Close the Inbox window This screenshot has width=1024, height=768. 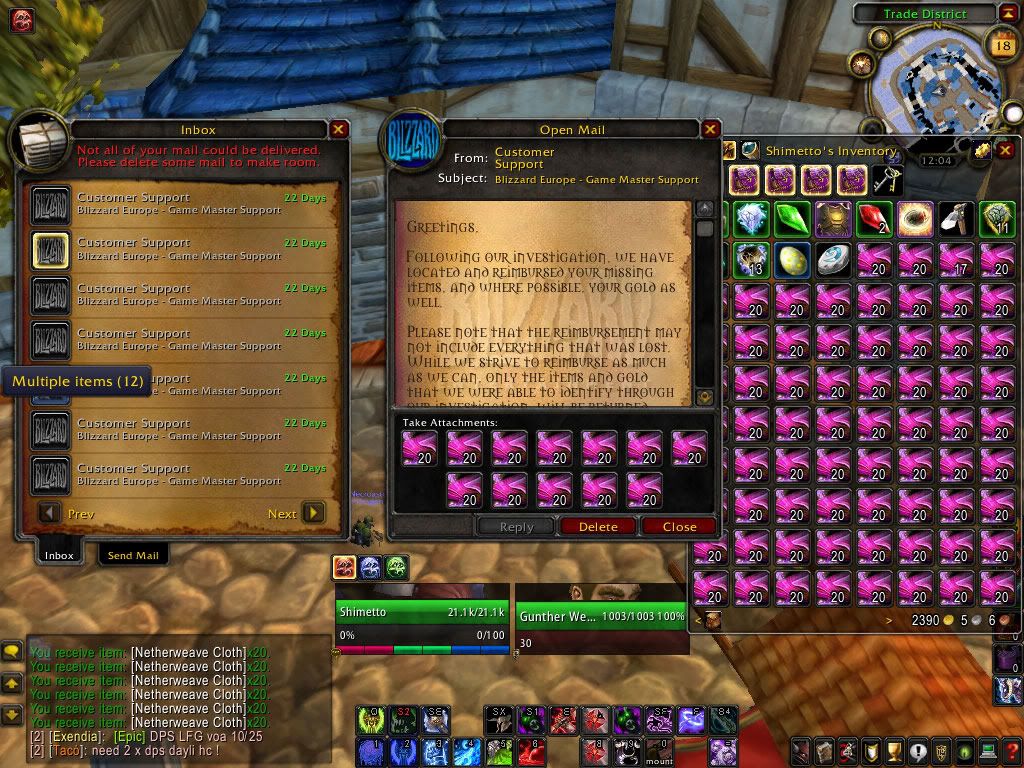coord(339,129)
